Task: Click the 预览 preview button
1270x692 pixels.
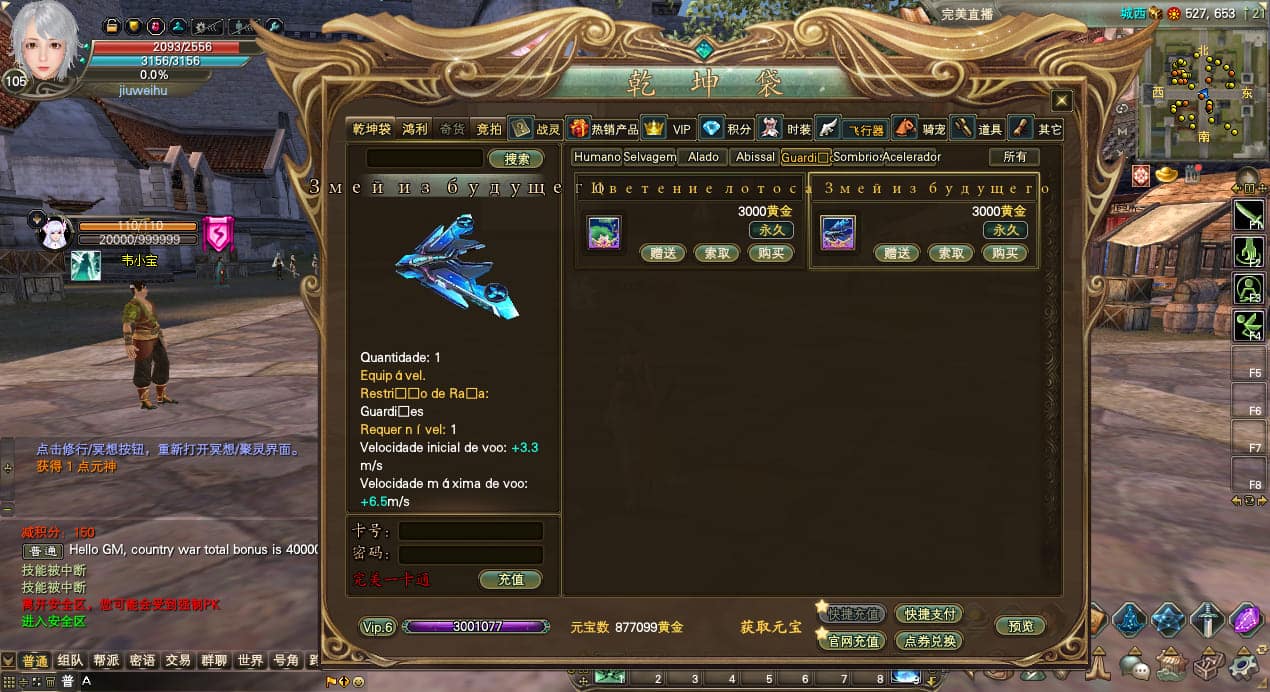Action: coord(1020,626)
